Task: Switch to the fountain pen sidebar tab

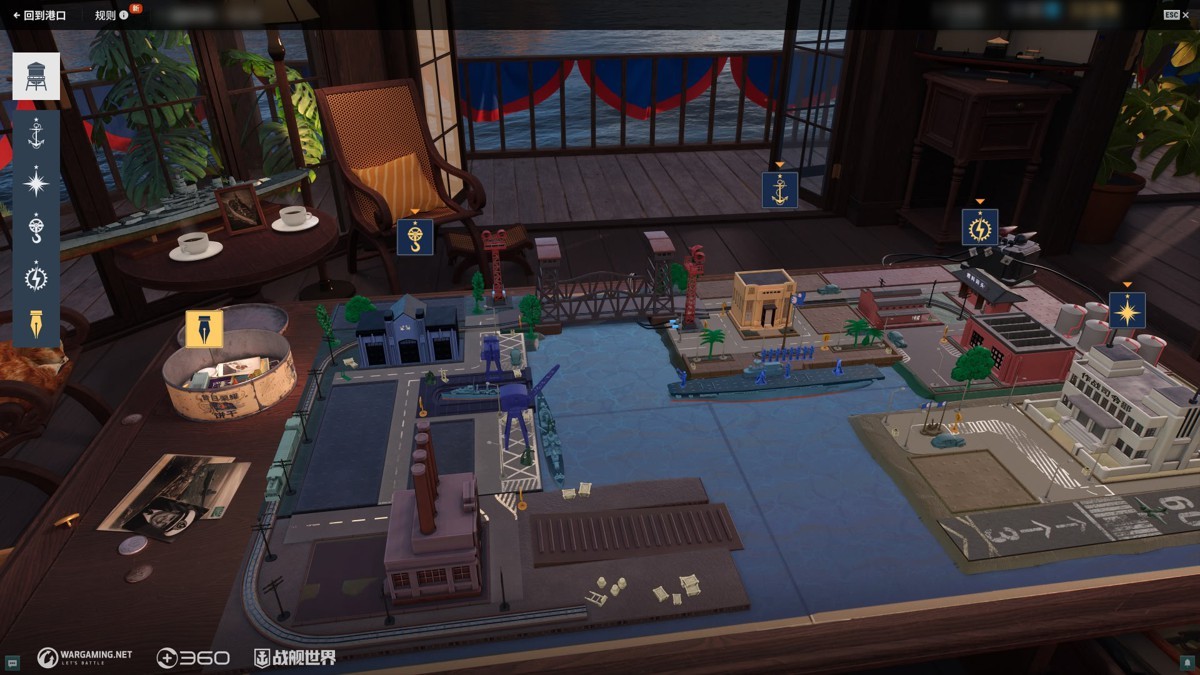Action: pyautogui.click(x=36, y=323)
